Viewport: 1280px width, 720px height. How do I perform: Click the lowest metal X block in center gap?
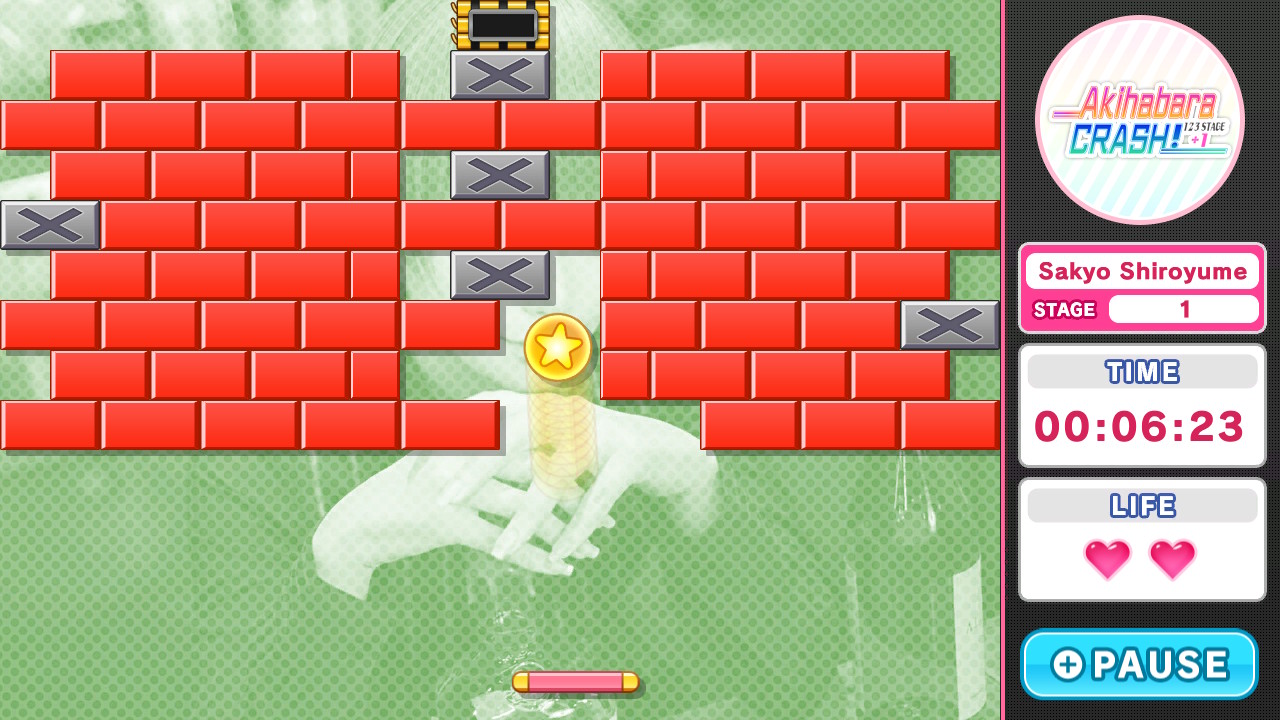pos(499,273)
